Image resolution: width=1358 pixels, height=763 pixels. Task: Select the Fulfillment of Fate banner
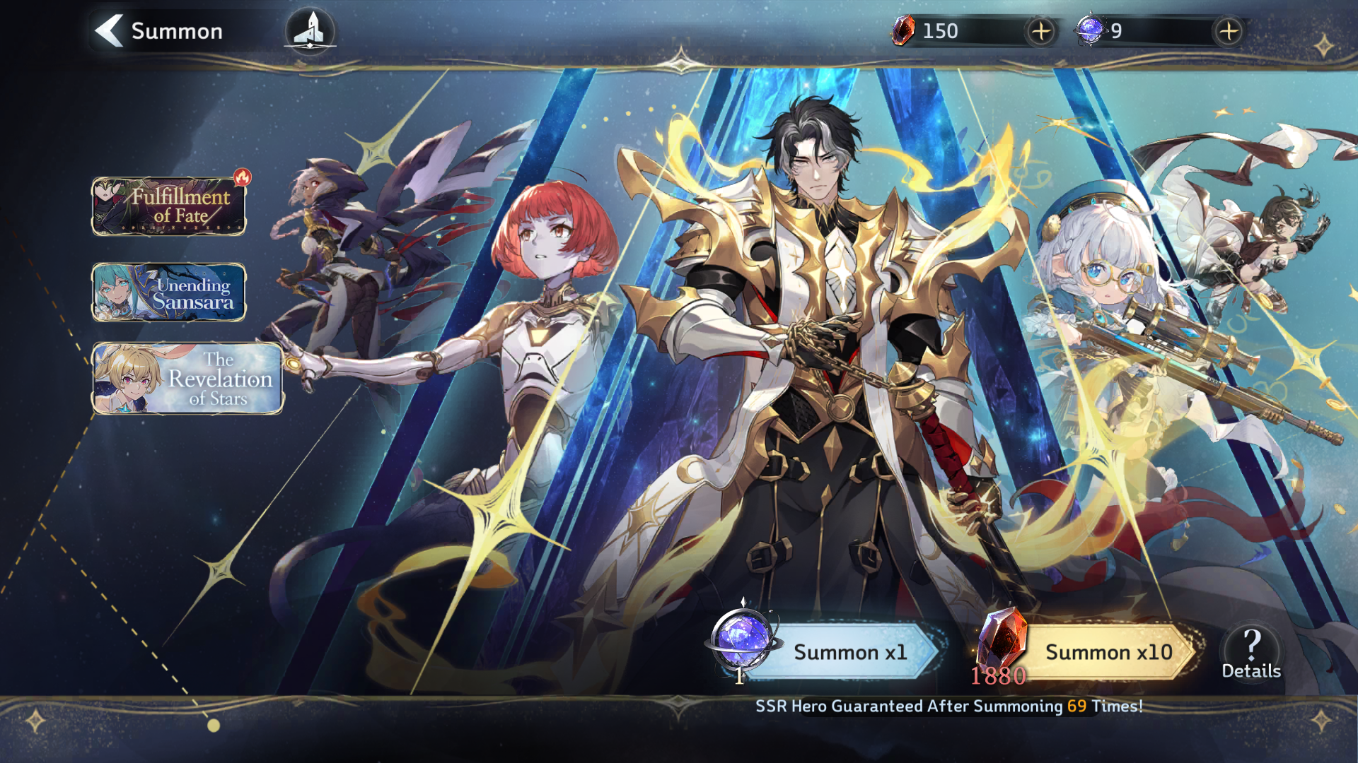tap(169, 206)
